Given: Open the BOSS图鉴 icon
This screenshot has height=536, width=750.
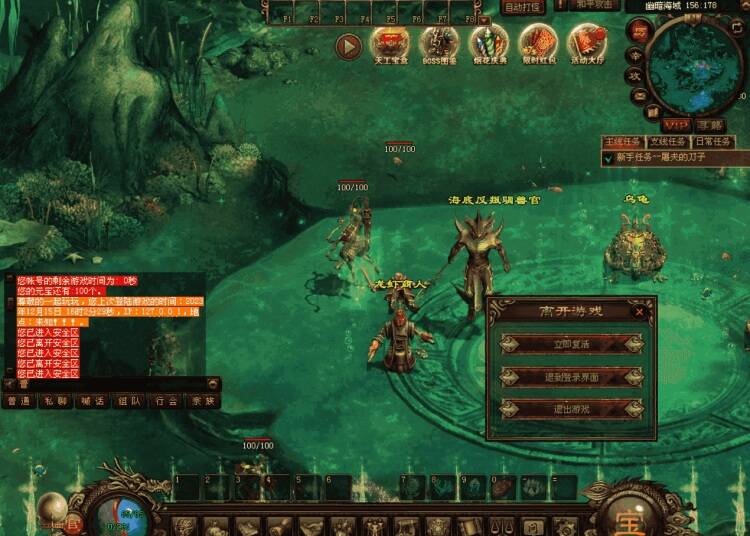Looking at the screenshot, I should click(438, 43).
